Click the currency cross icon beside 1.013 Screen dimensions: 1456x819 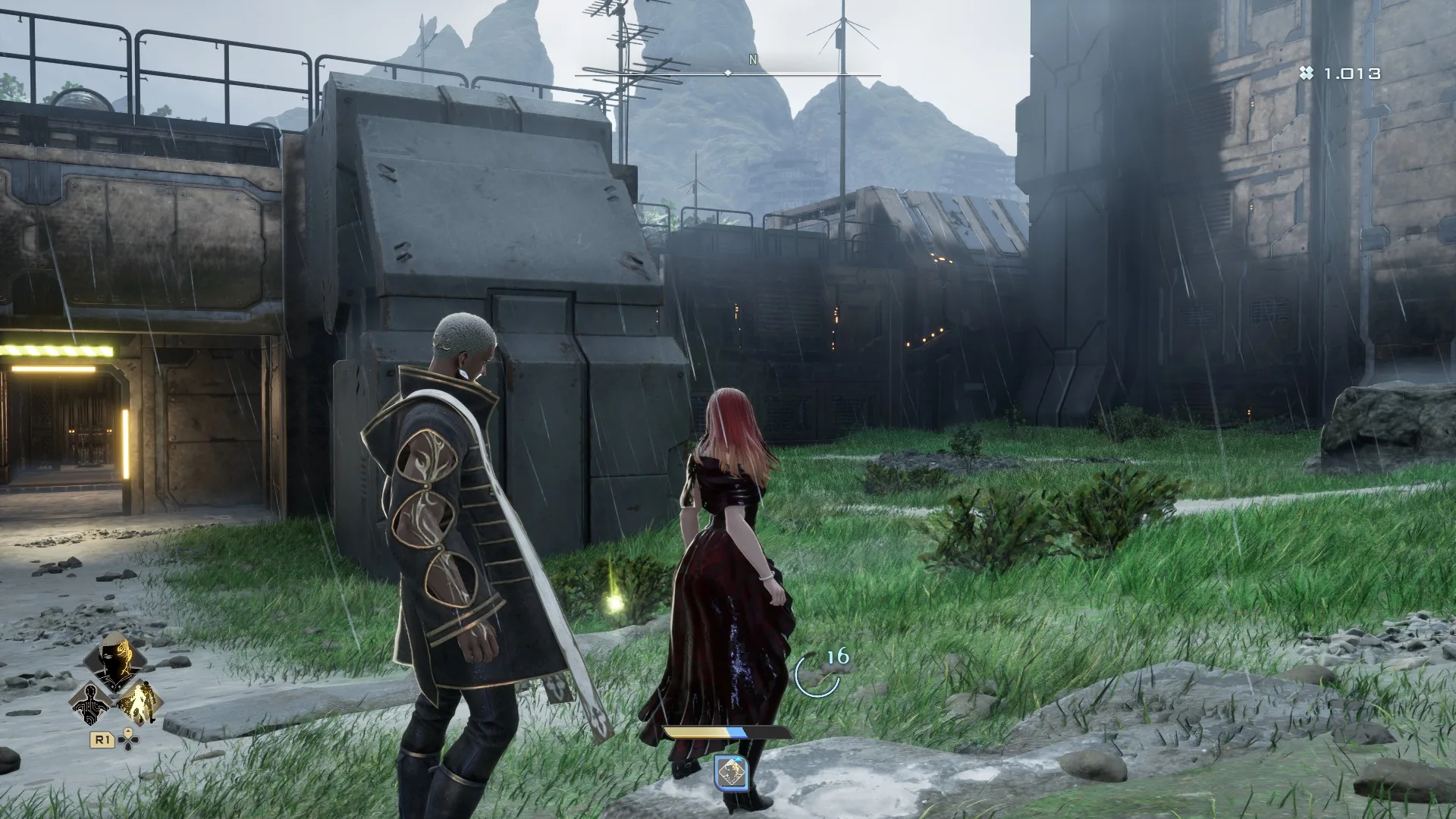(x=1306, y=73)
